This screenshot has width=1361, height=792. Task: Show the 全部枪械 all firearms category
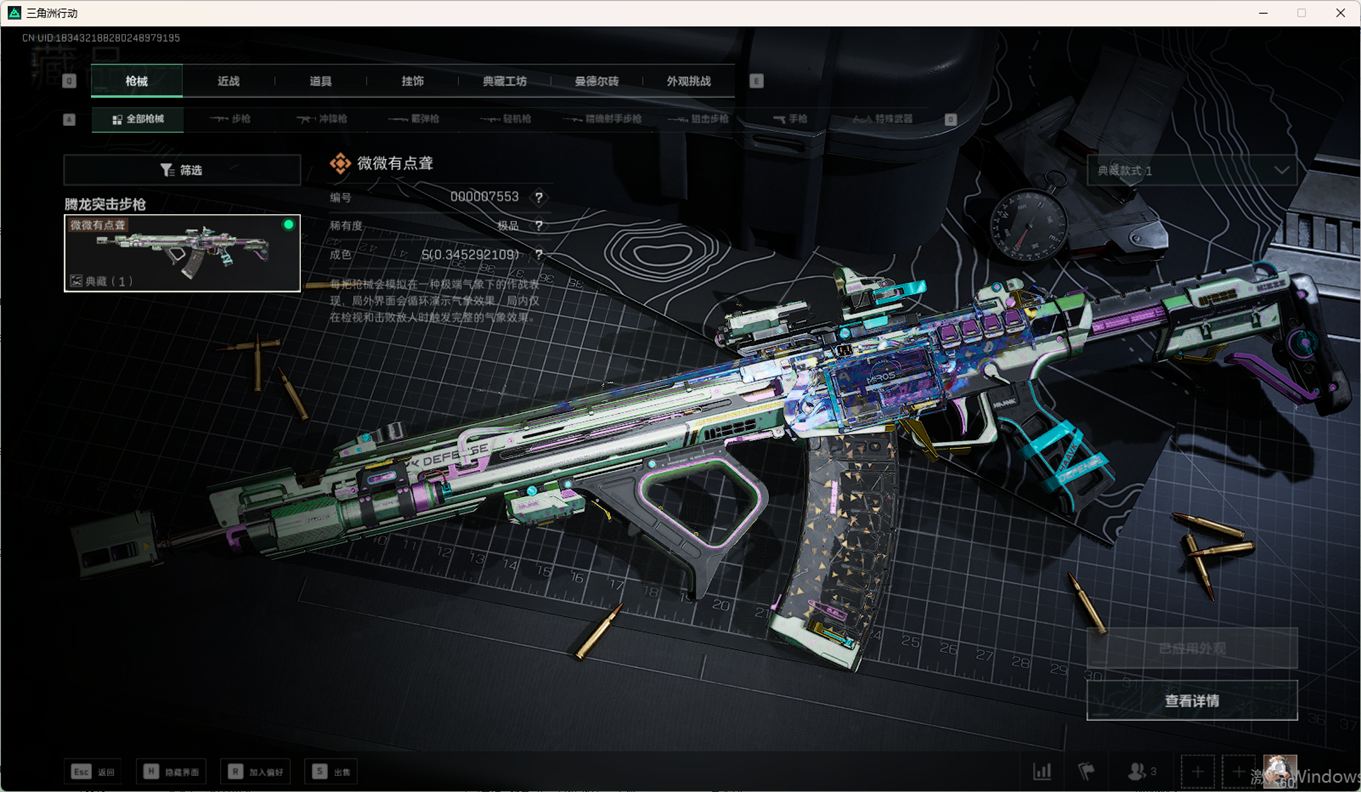pyautogui.click(x=138, y=119)
